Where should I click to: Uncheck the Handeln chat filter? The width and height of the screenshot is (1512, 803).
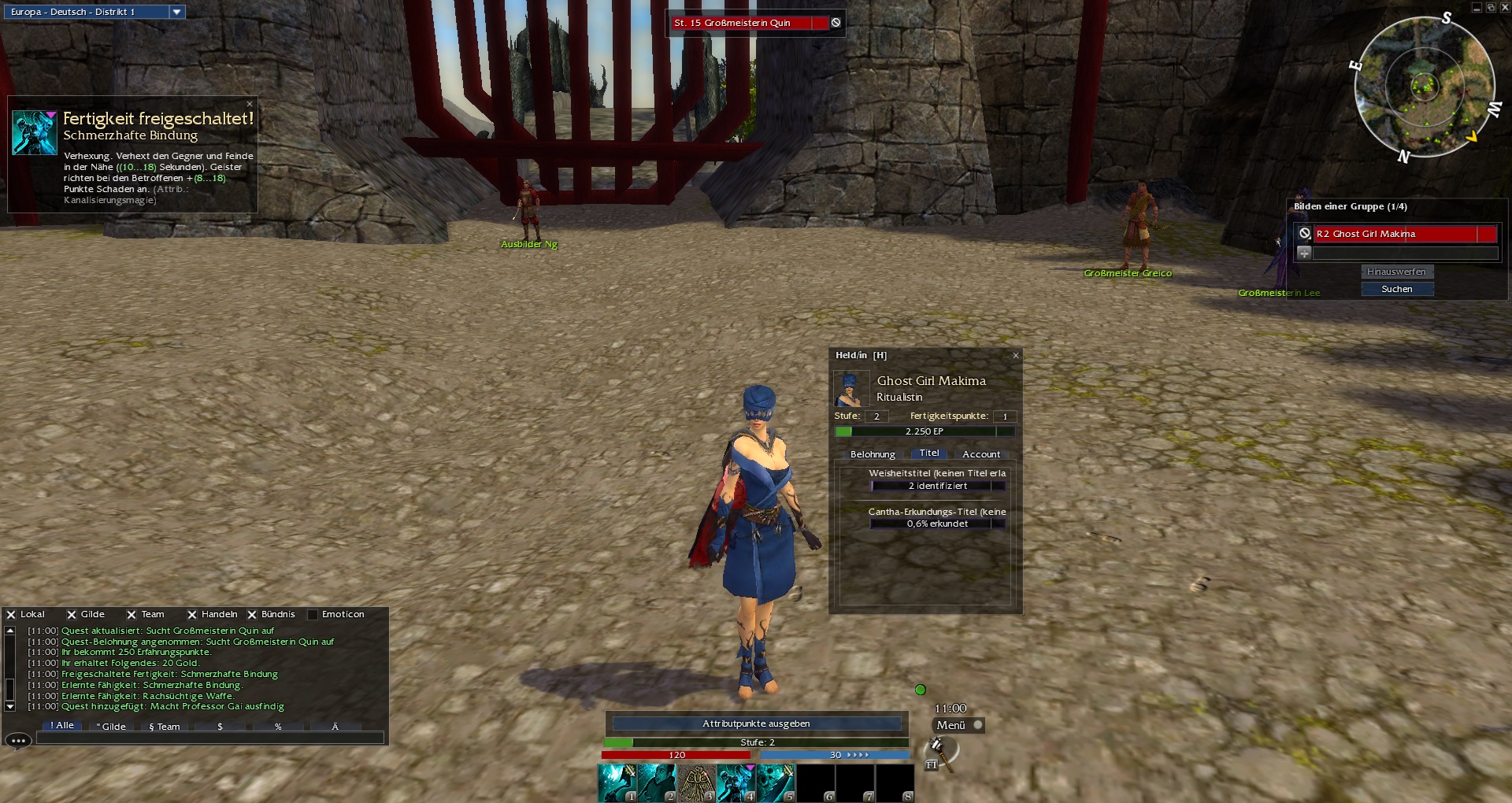(x=192, y=615)
